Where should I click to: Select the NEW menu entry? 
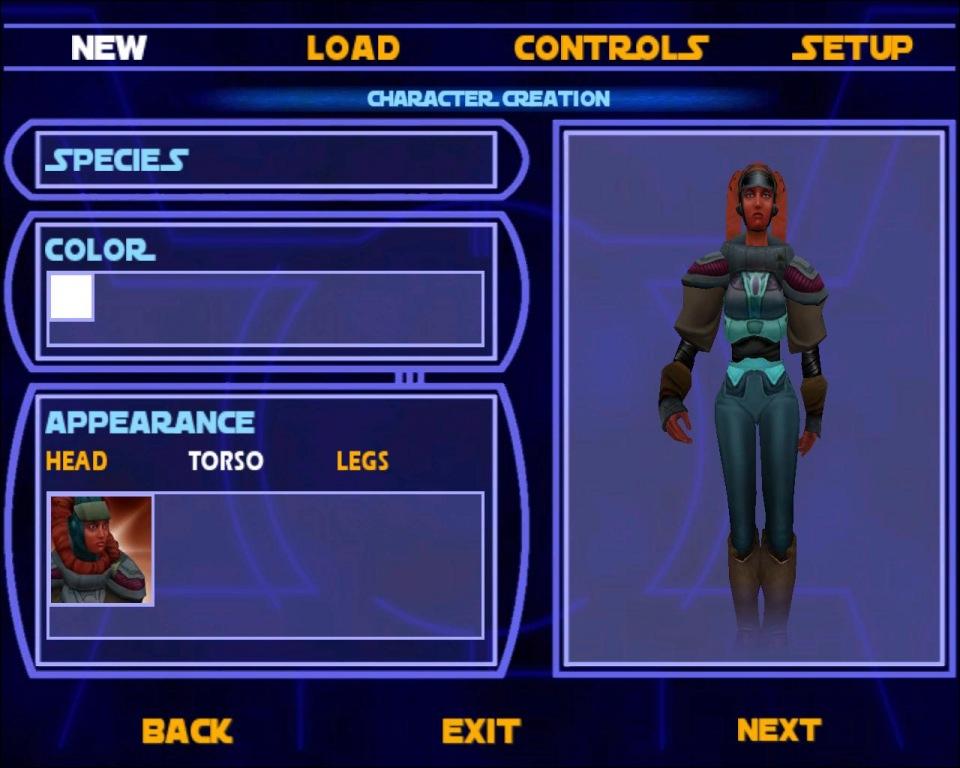pyautogui.click(x=109, y=48)
